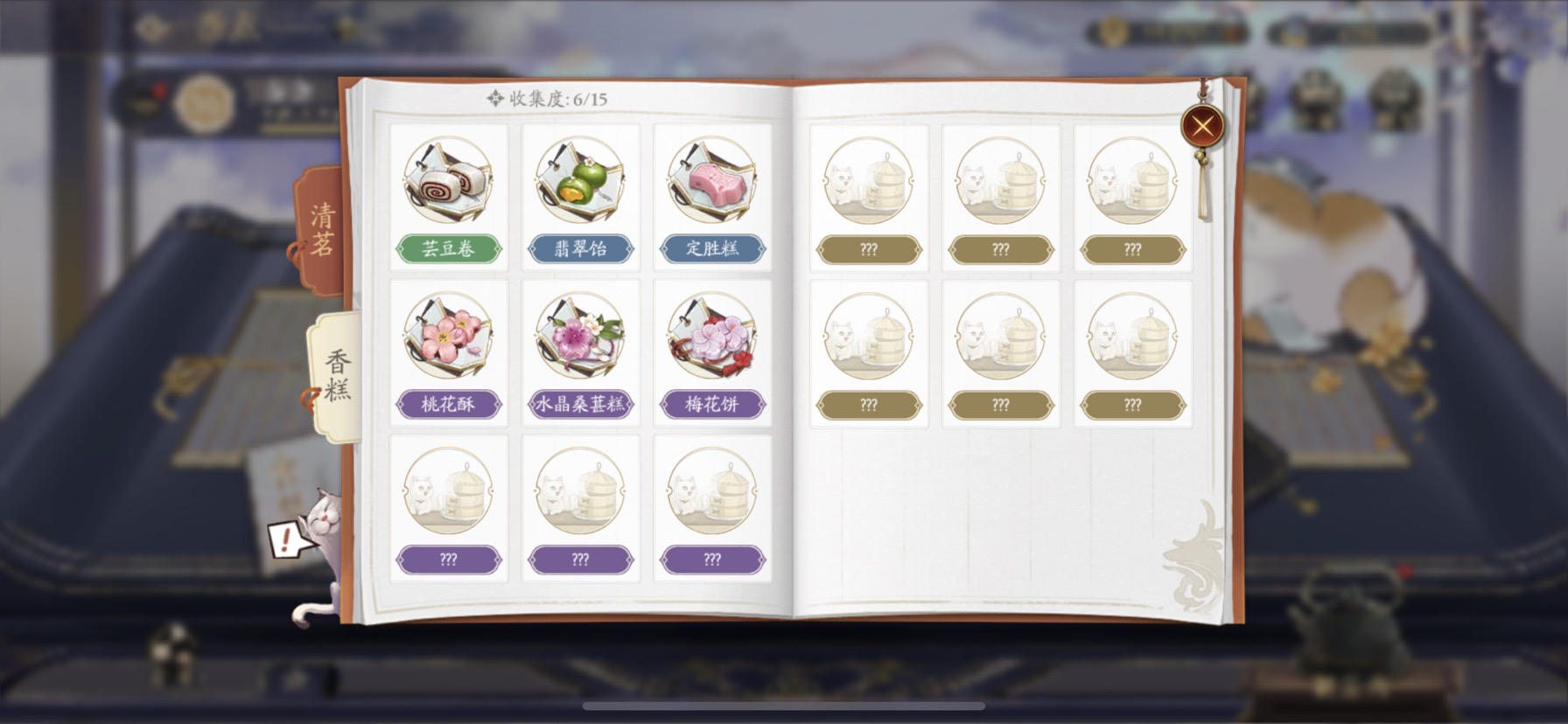Open the 水晶桑葚糕 mulberry cake illustration
1568x724 pixels.
[580, 341]
